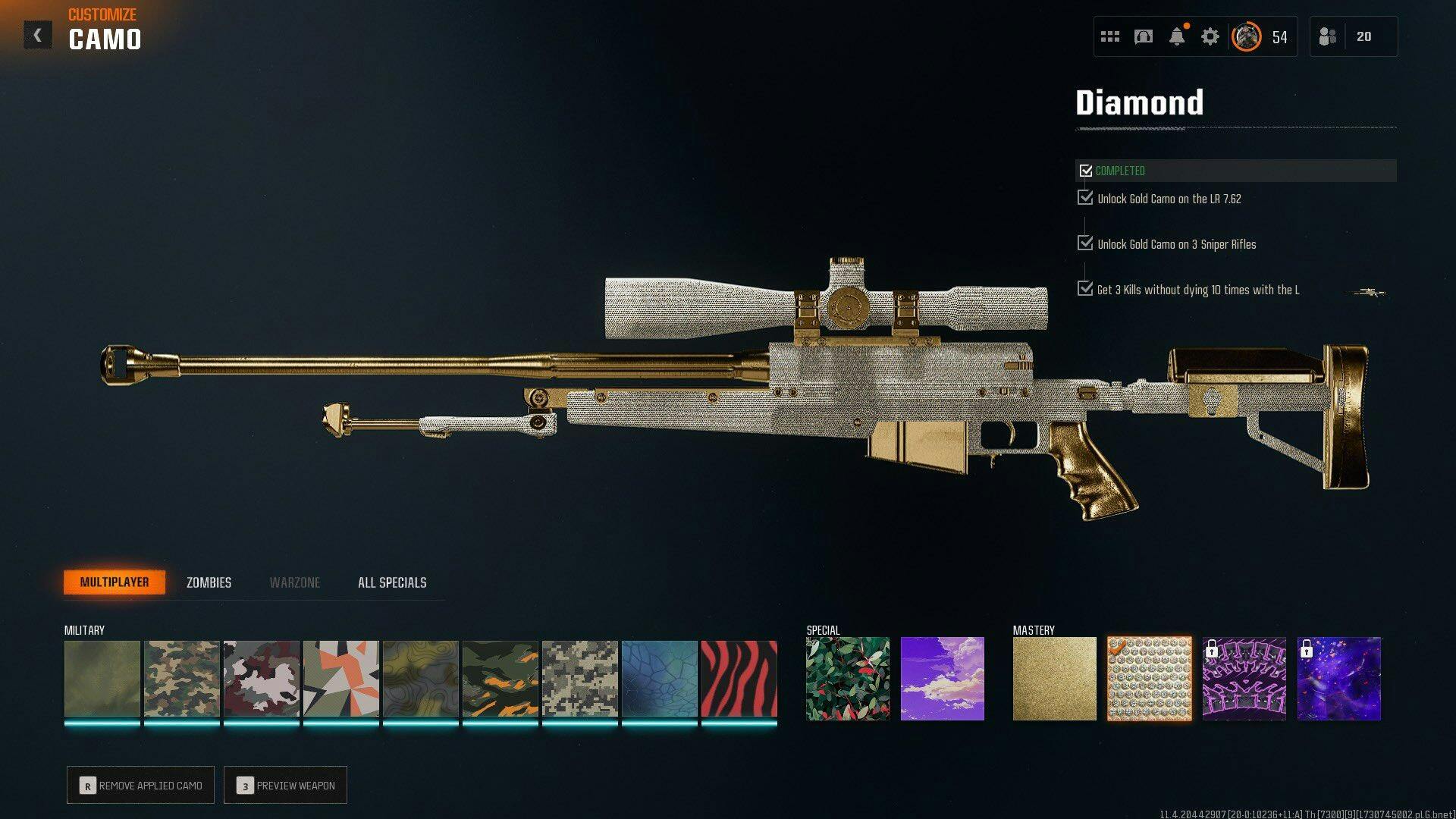Screen dimensions: 1456x819
Task: Show the All Specials tab
Action: [x=392, y=582]
